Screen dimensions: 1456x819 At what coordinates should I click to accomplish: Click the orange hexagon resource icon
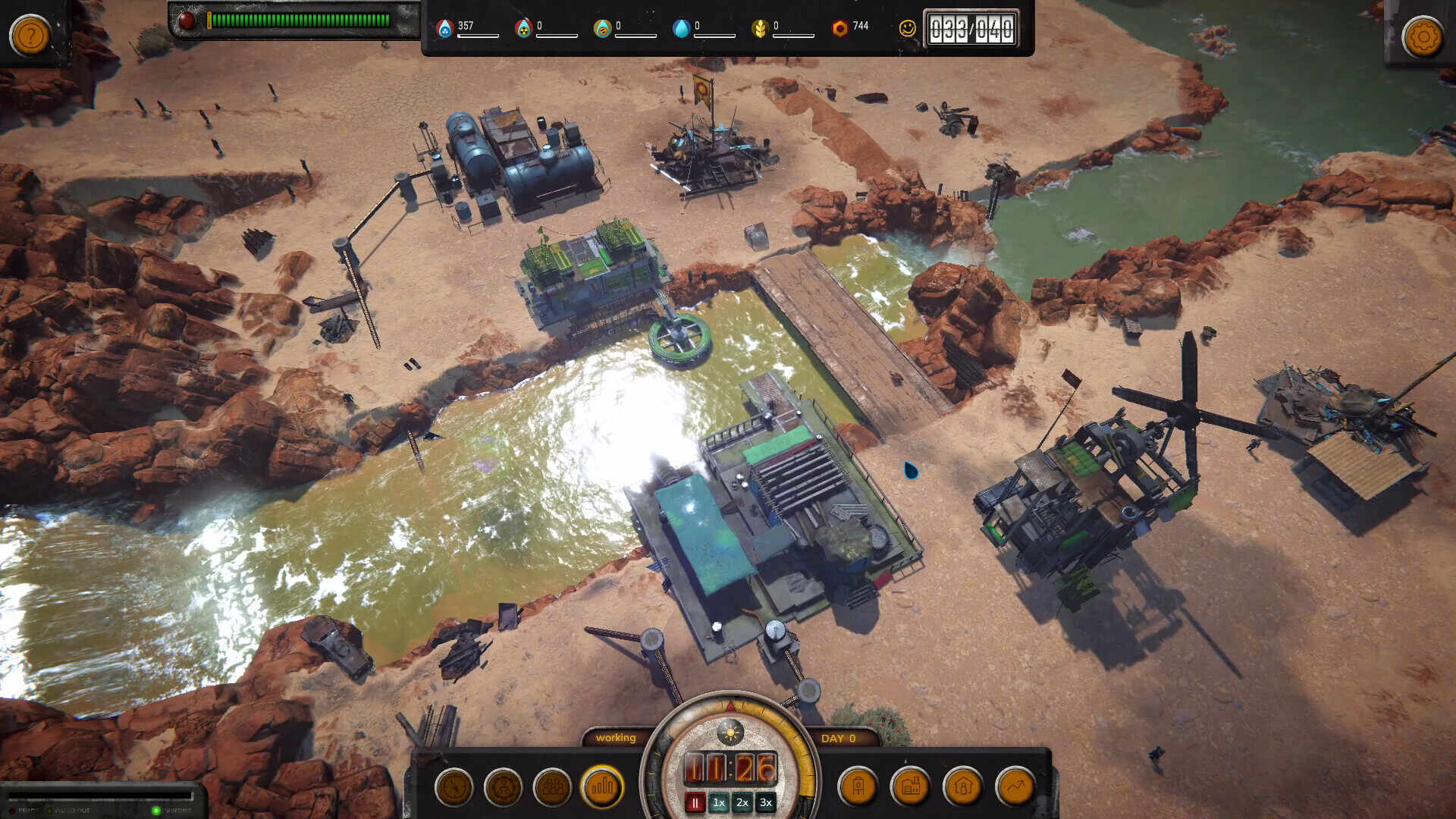pos(839,29)
